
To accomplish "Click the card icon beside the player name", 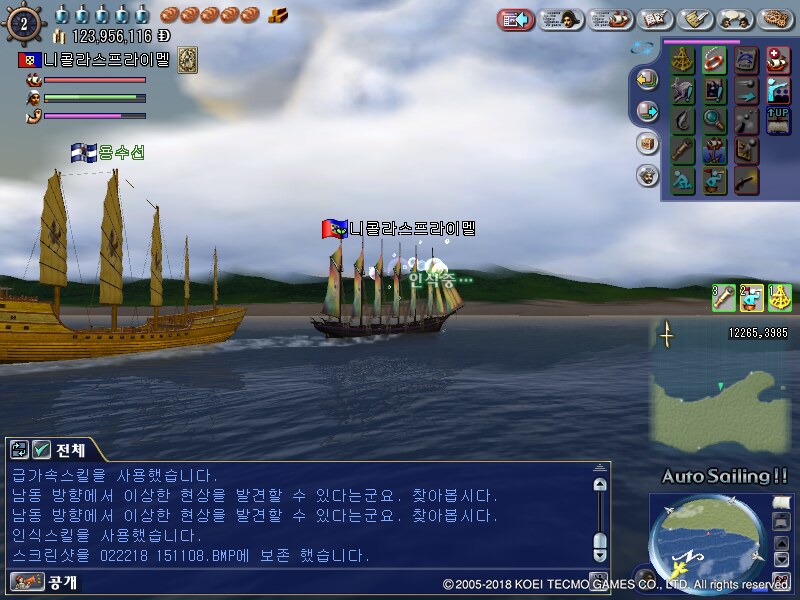I will tap(187, 60).
